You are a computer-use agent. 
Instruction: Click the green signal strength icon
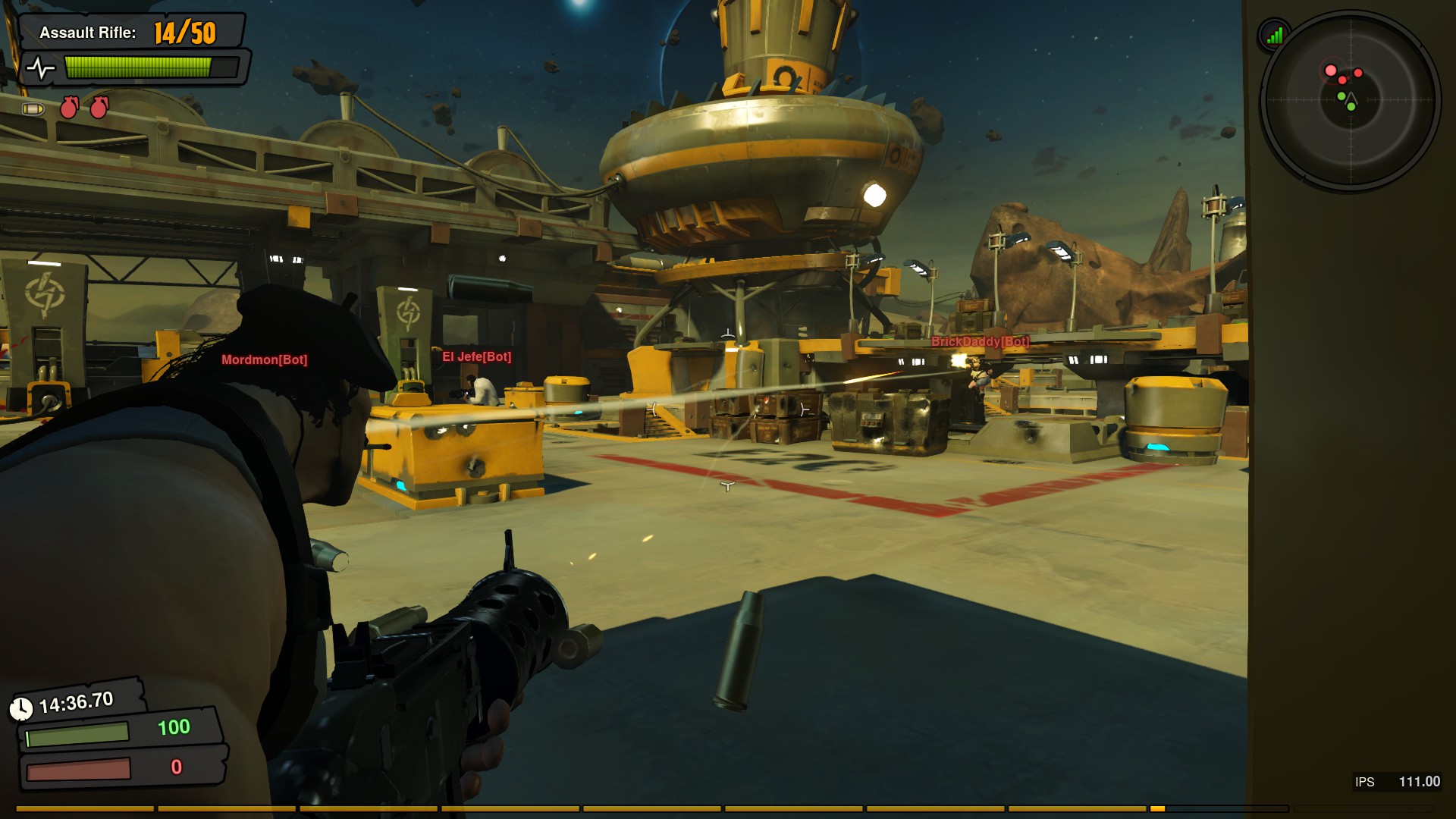1275,35
